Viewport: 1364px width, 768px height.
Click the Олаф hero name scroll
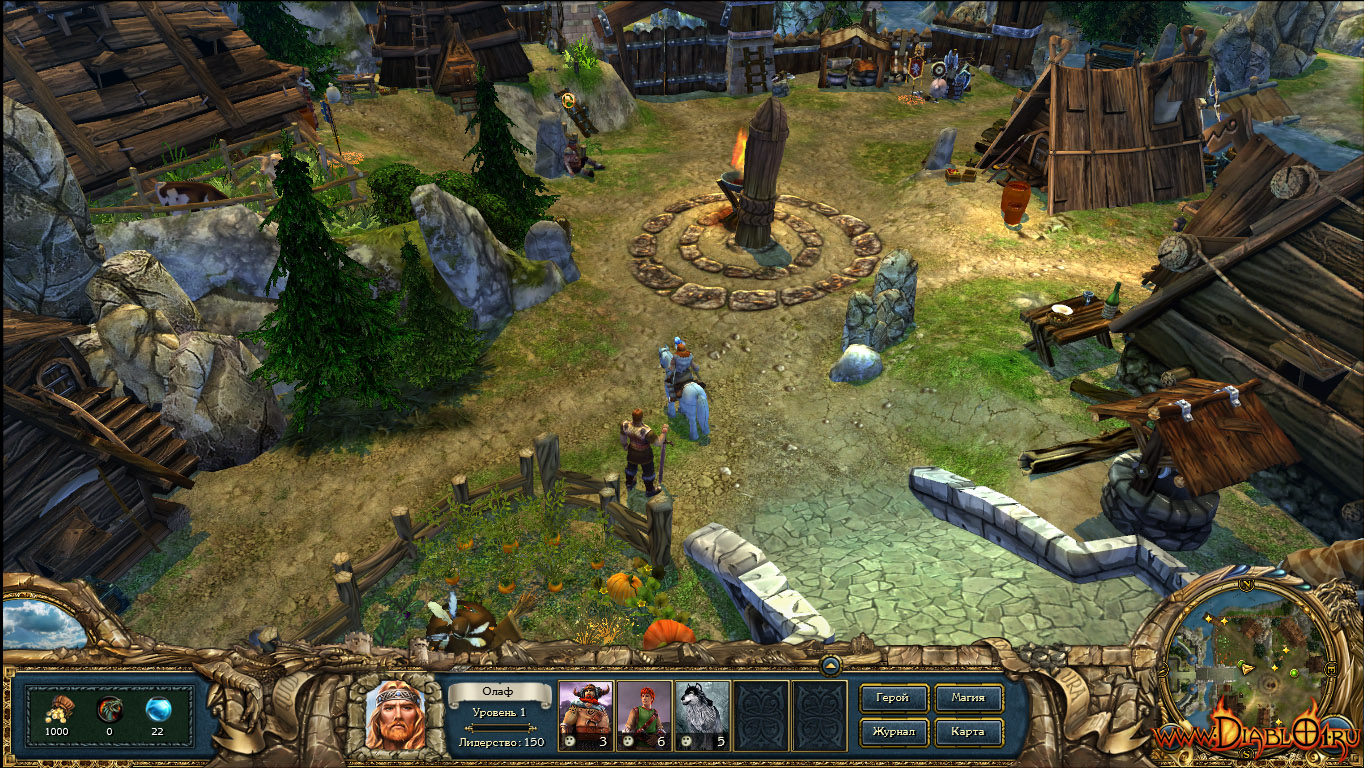tap(499, 692)
